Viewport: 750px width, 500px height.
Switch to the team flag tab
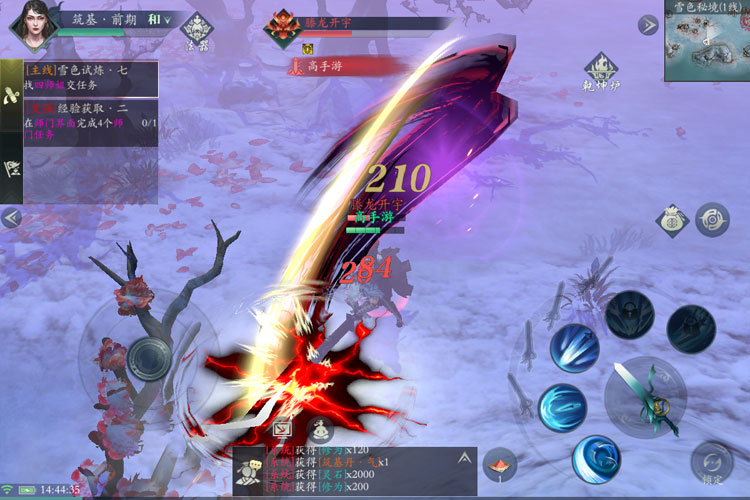(x=12, y=168)
